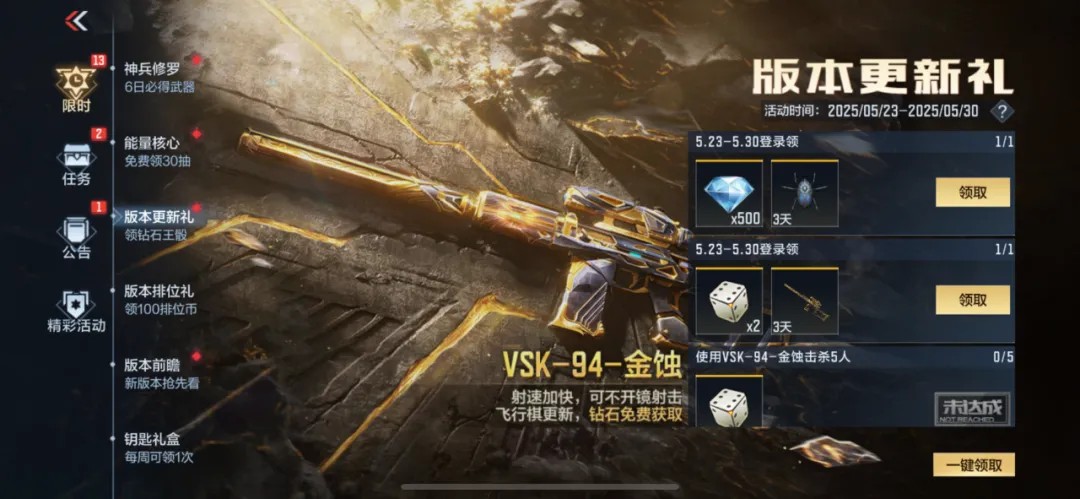Select the 版本更新礼 event entry
1080x499 pixels.
(x=158, y=224)
